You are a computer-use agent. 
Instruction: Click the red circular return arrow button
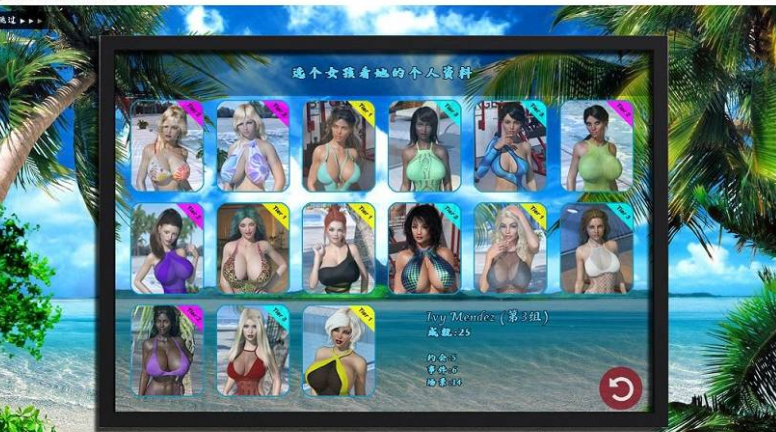tap(620, 388)
